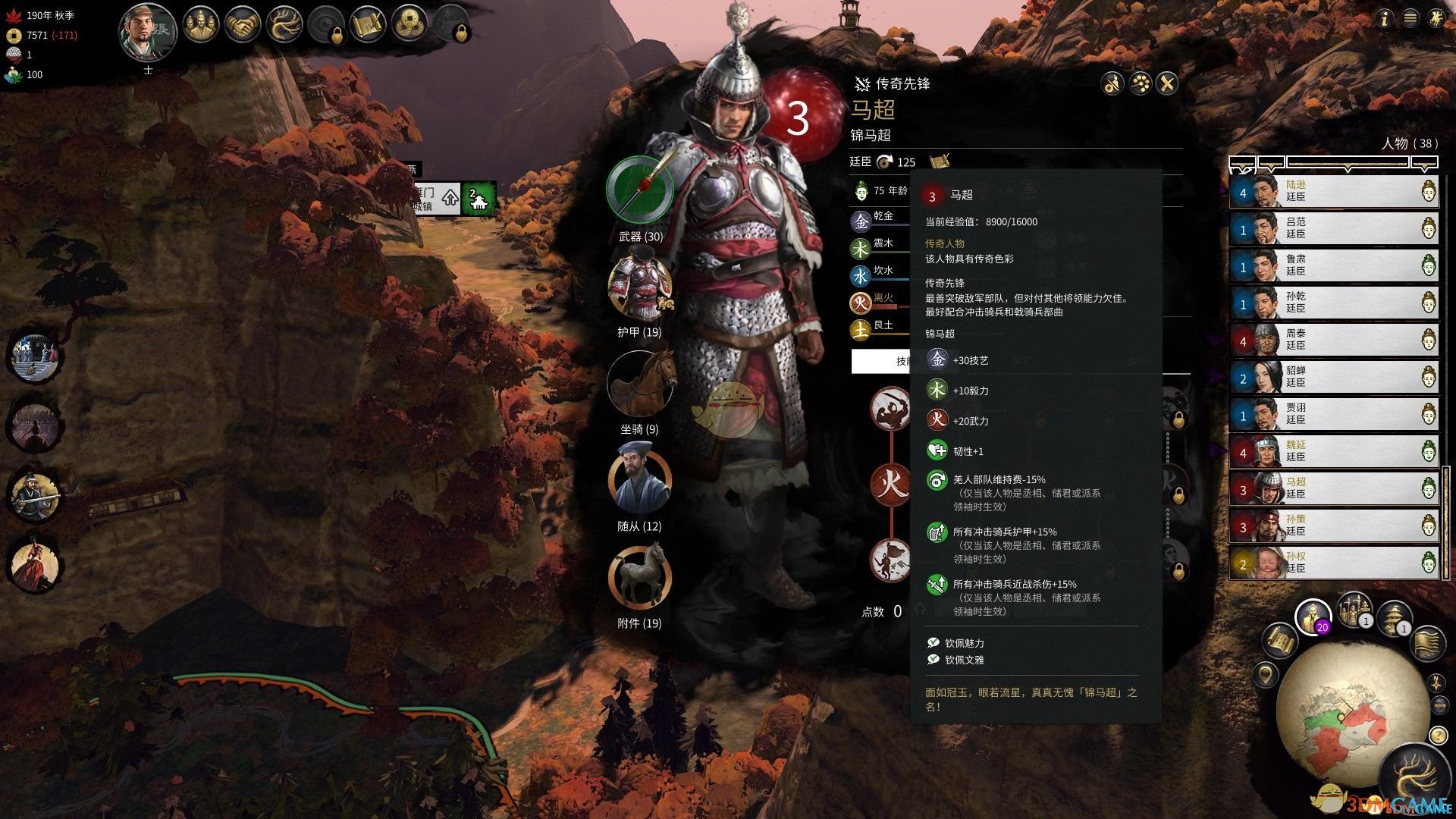Click the compass to reset camera north
This screenshot has height=819, width=1456.
pyautogui.click(x=1436, y=682)
